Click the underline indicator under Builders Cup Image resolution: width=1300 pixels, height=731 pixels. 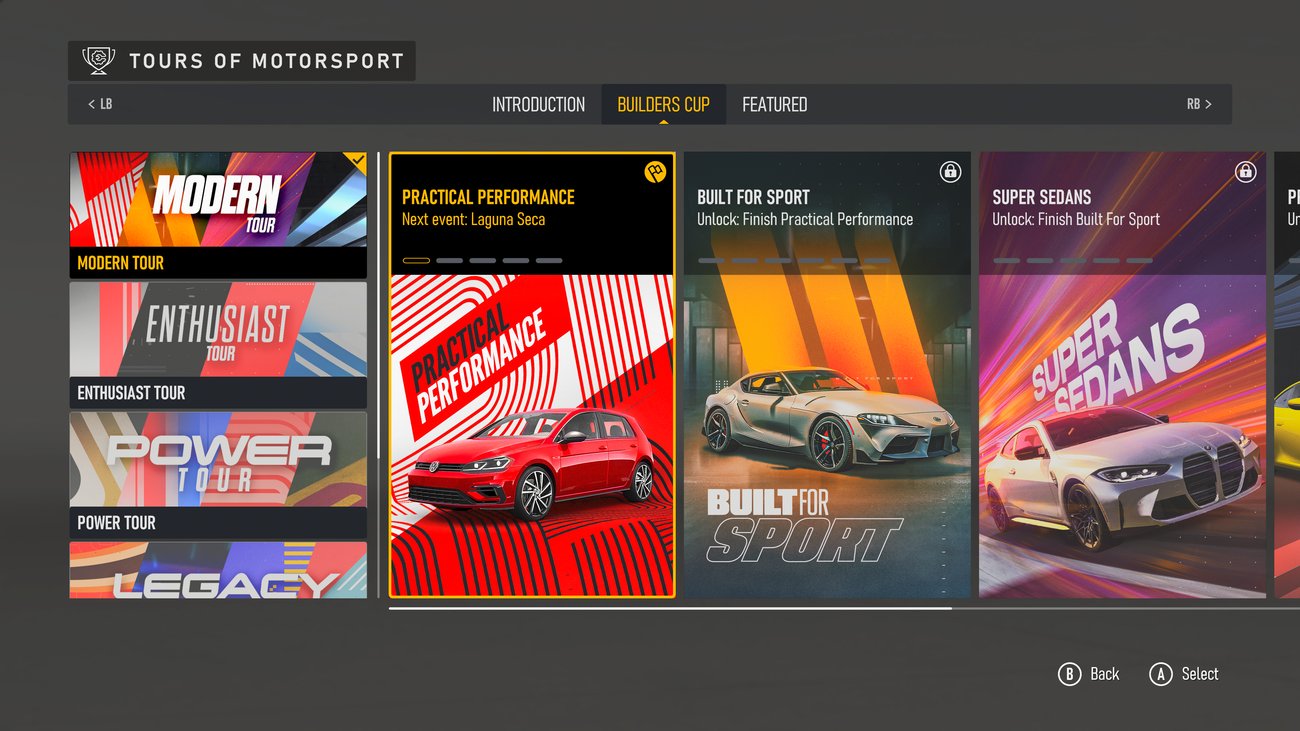pos(663,121)
